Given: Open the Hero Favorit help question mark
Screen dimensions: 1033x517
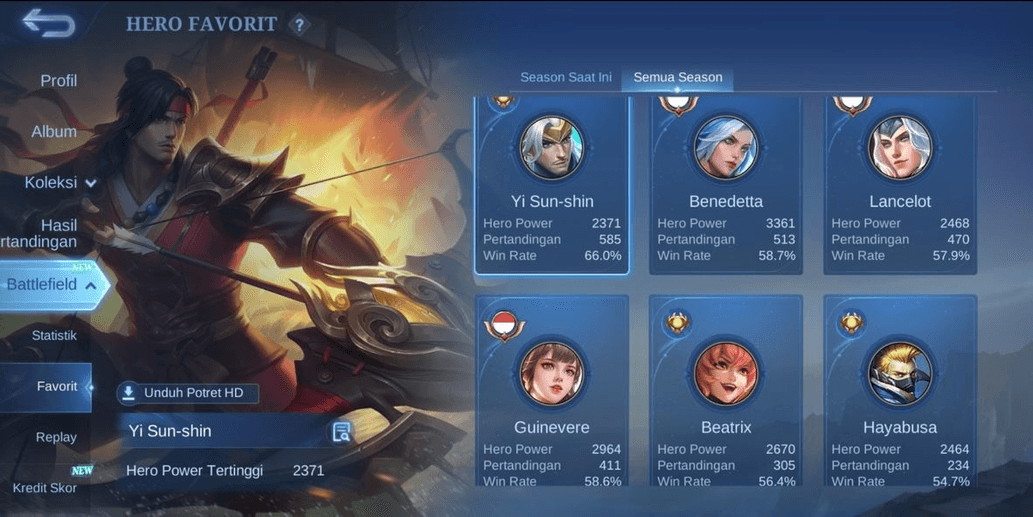Looking at the screenshot, I should pos(298,25).
